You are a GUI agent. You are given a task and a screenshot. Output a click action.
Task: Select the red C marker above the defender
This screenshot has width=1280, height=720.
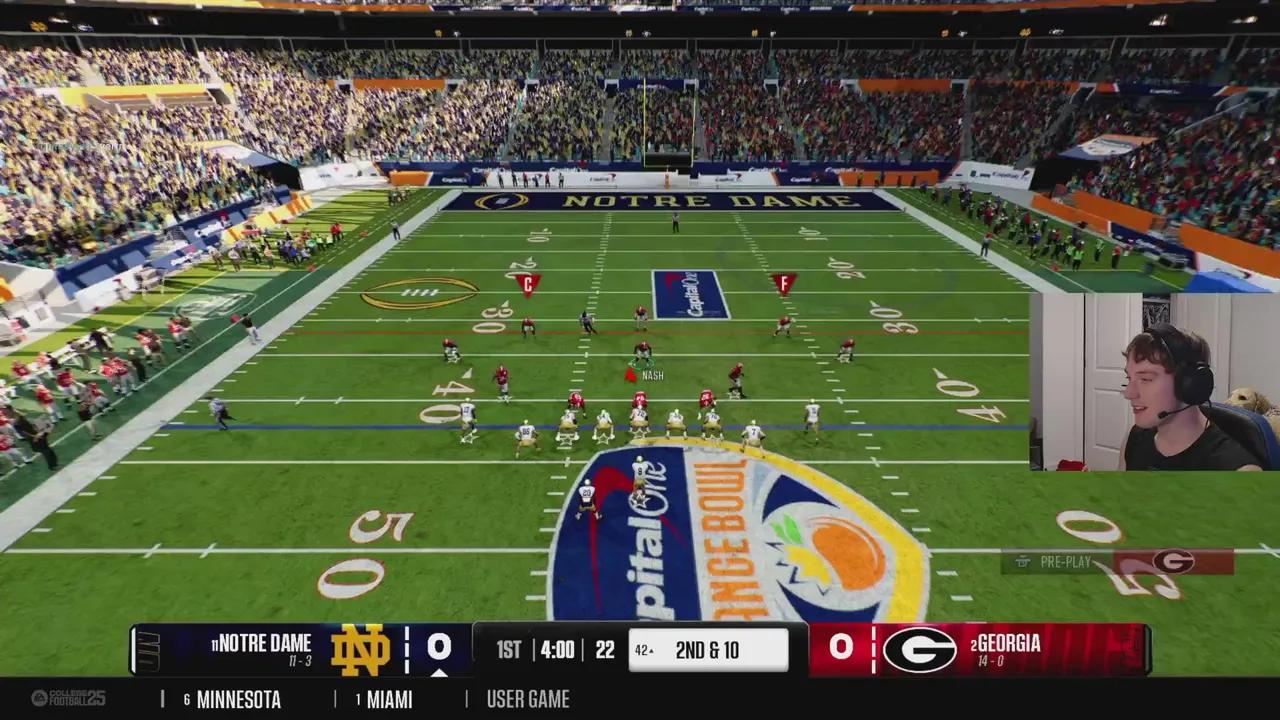527,284
